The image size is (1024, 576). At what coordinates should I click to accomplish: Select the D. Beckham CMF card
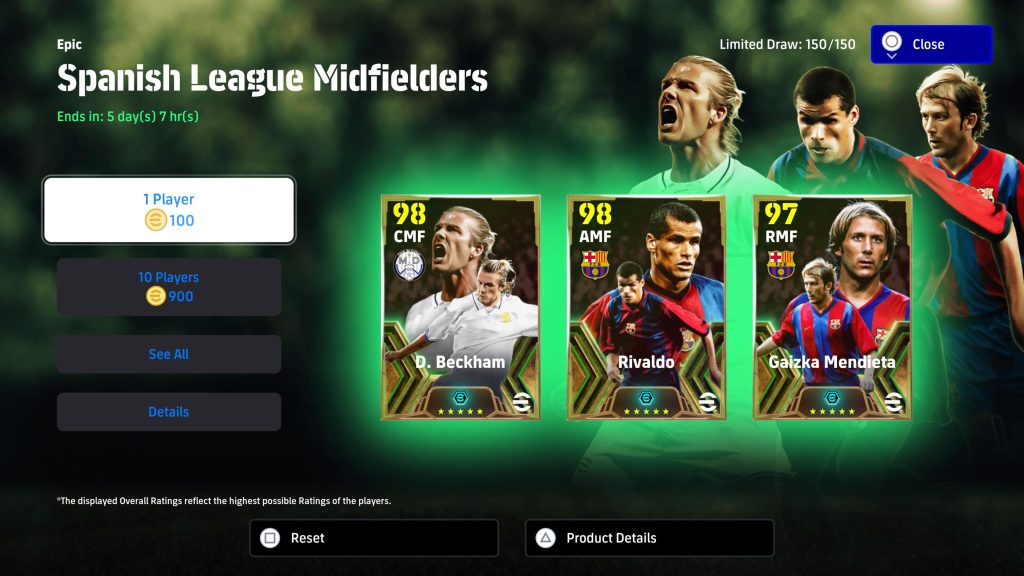pos(460,307)
